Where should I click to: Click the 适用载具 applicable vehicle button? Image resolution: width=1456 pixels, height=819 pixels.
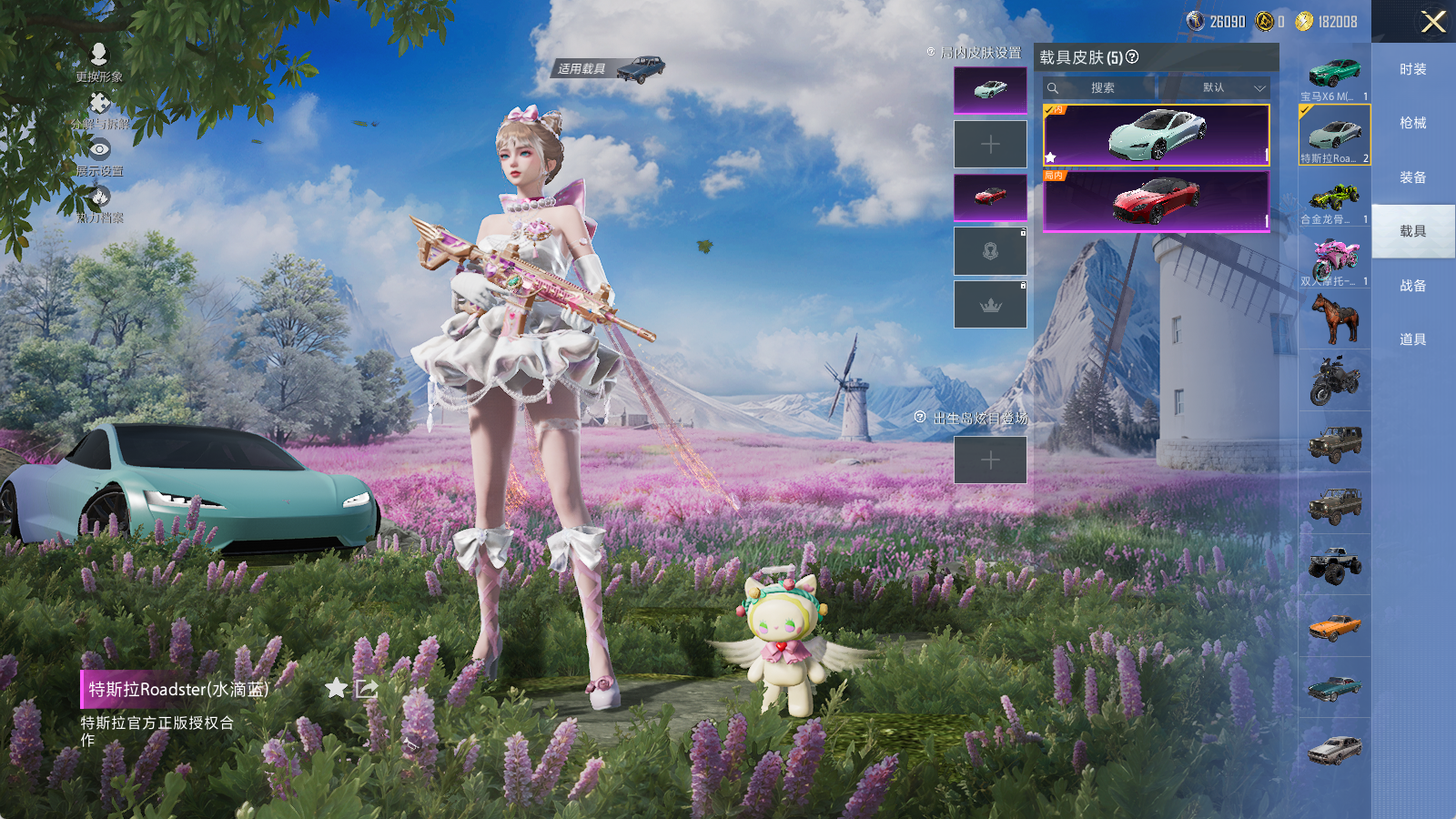[x=609, y=69]
